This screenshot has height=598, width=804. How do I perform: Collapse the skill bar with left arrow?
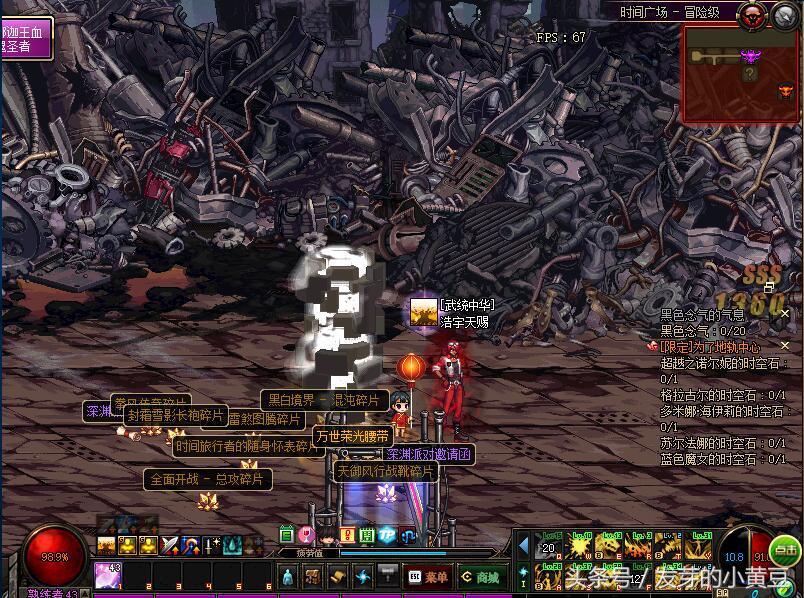(x=523, y=546)
